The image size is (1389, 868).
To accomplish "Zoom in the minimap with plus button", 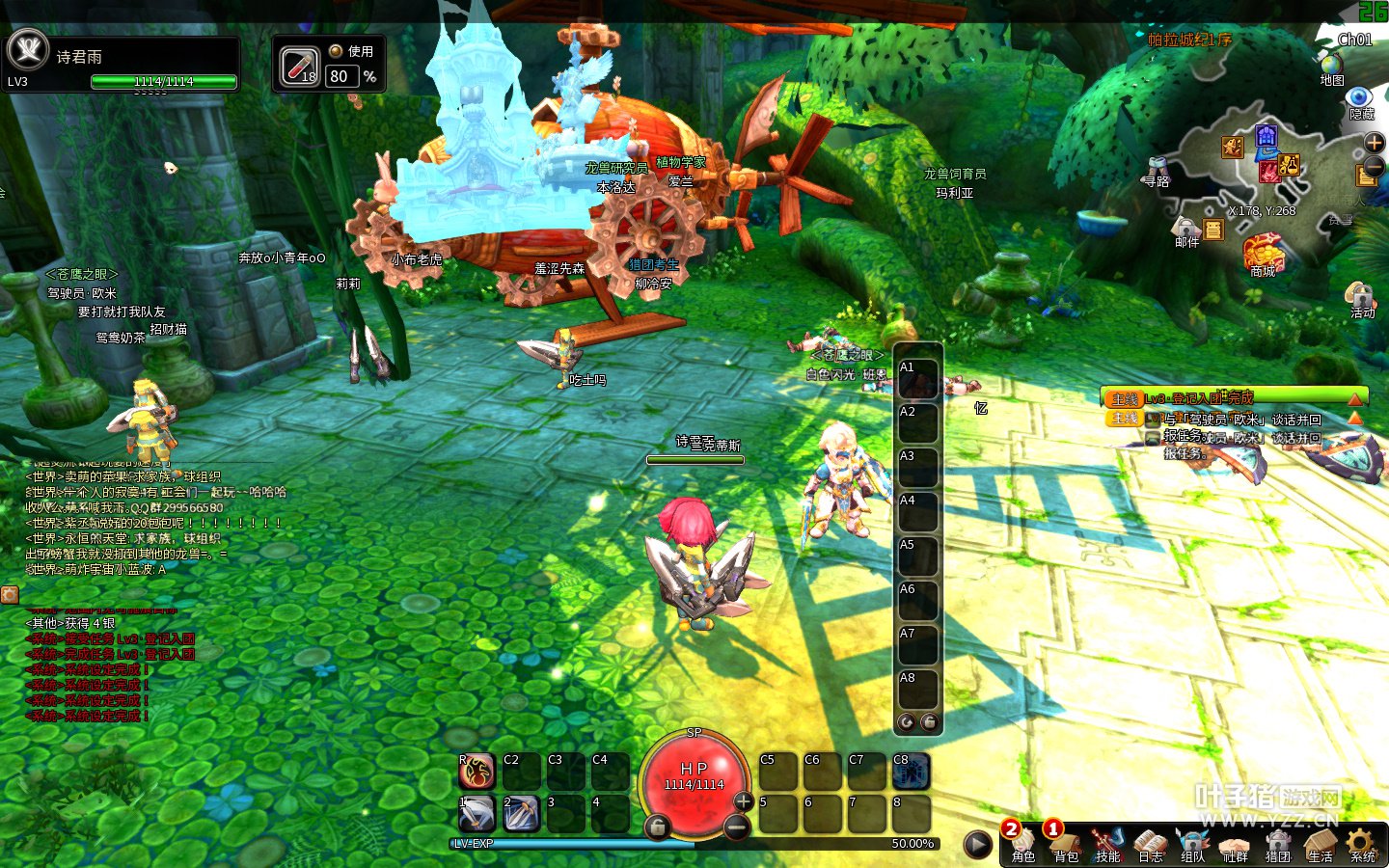I will point(1374,143).
